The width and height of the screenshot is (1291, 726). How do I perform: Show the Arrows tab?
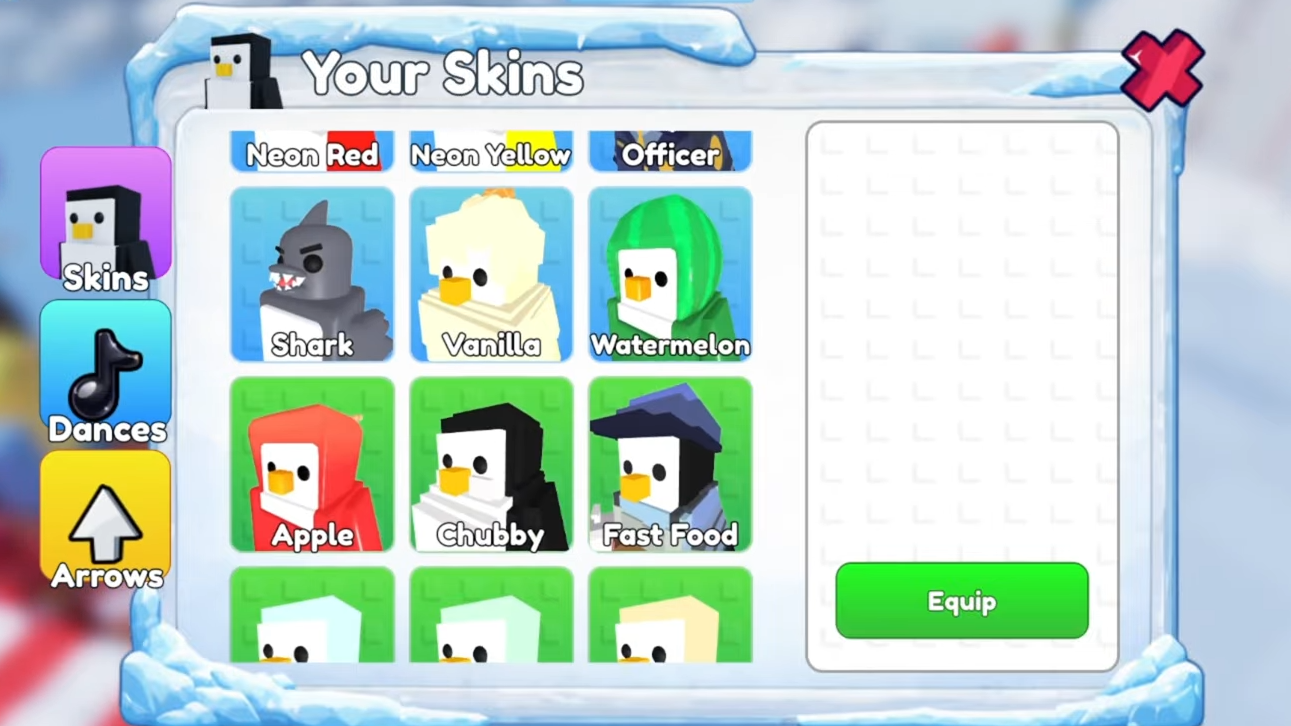(106, 520)
